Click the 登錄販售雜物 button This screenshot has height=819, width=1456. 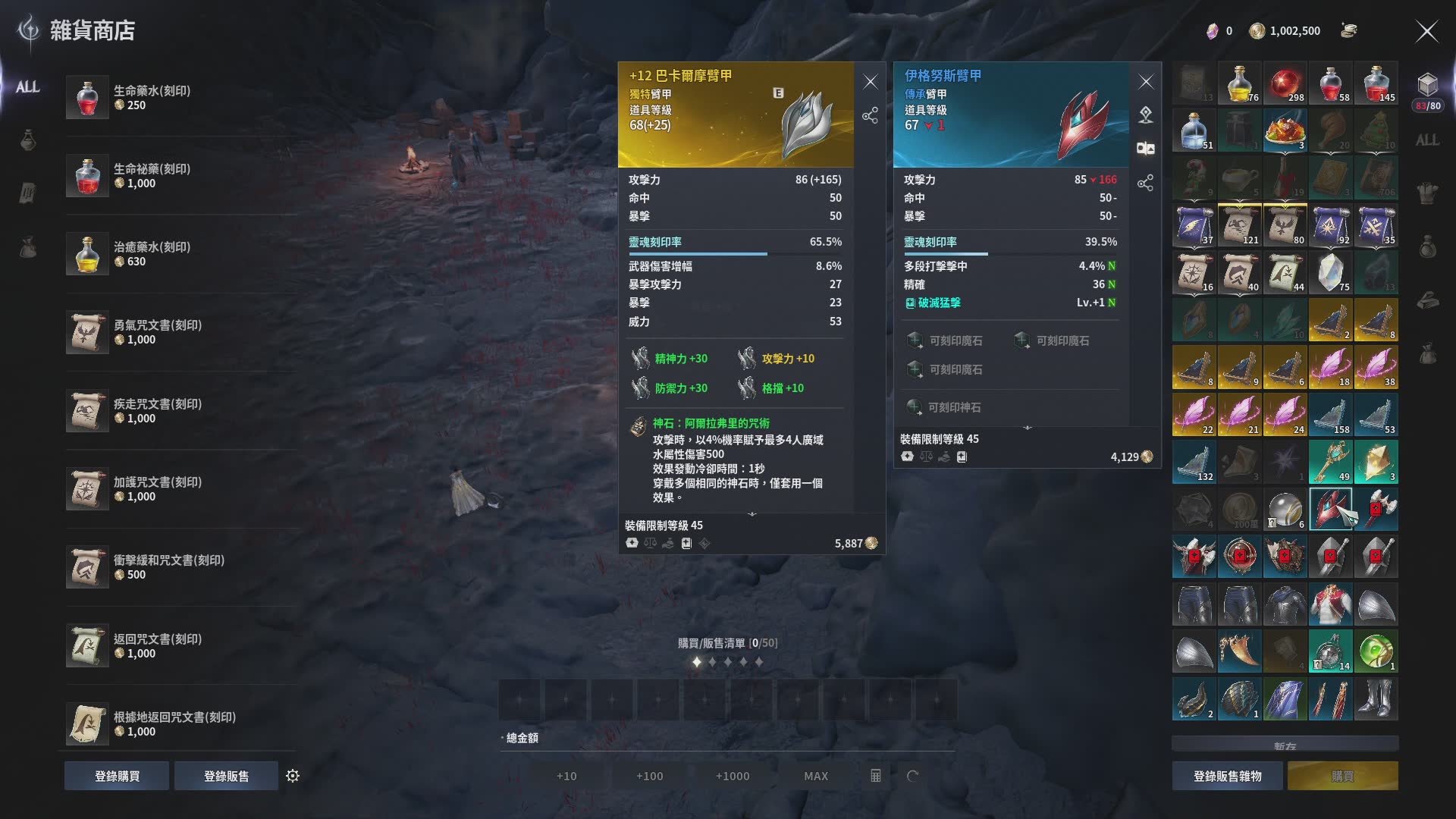(x=1227, y=776)
